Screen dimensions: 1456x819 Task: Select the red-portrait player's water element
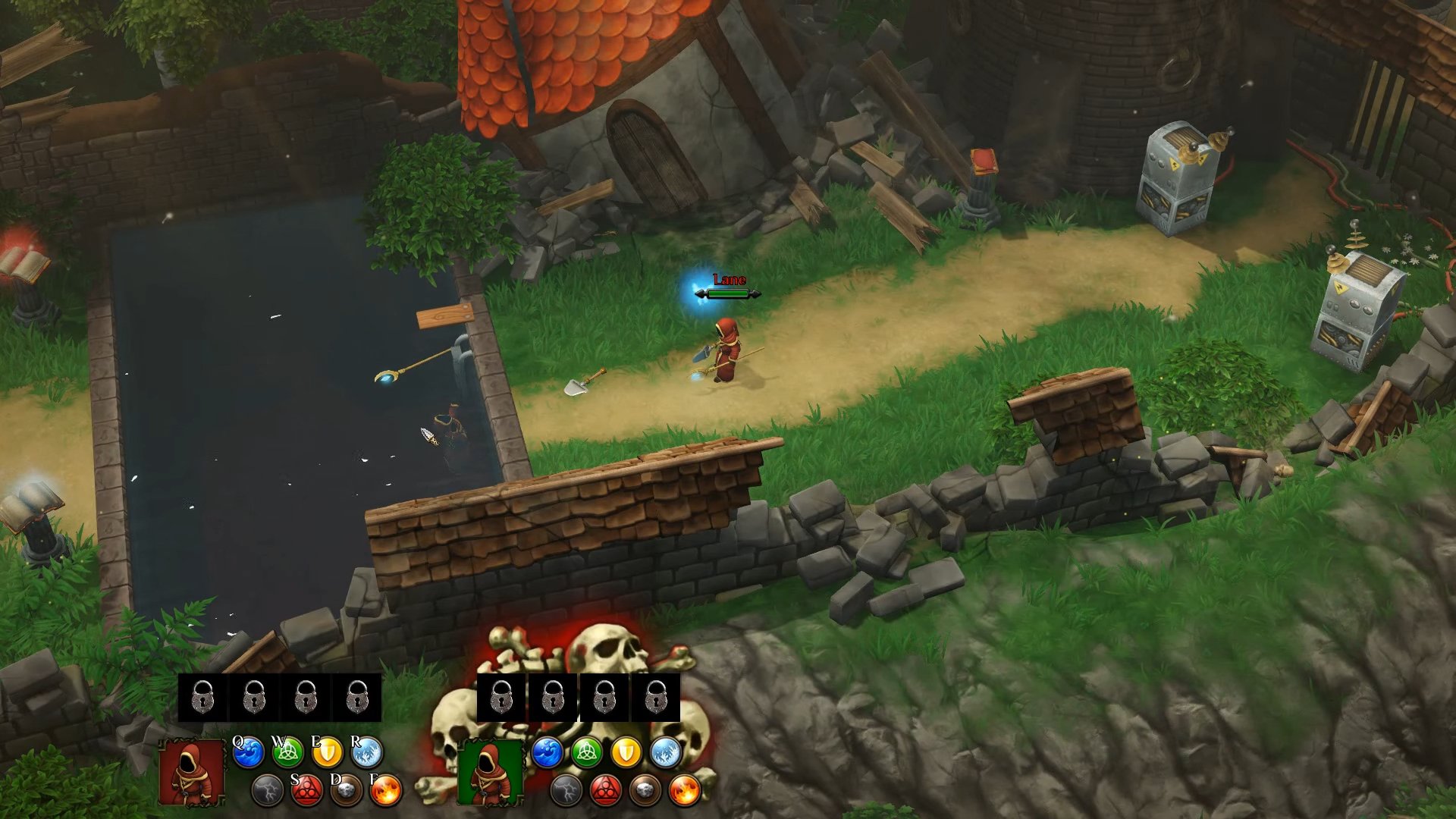(249, 753)
